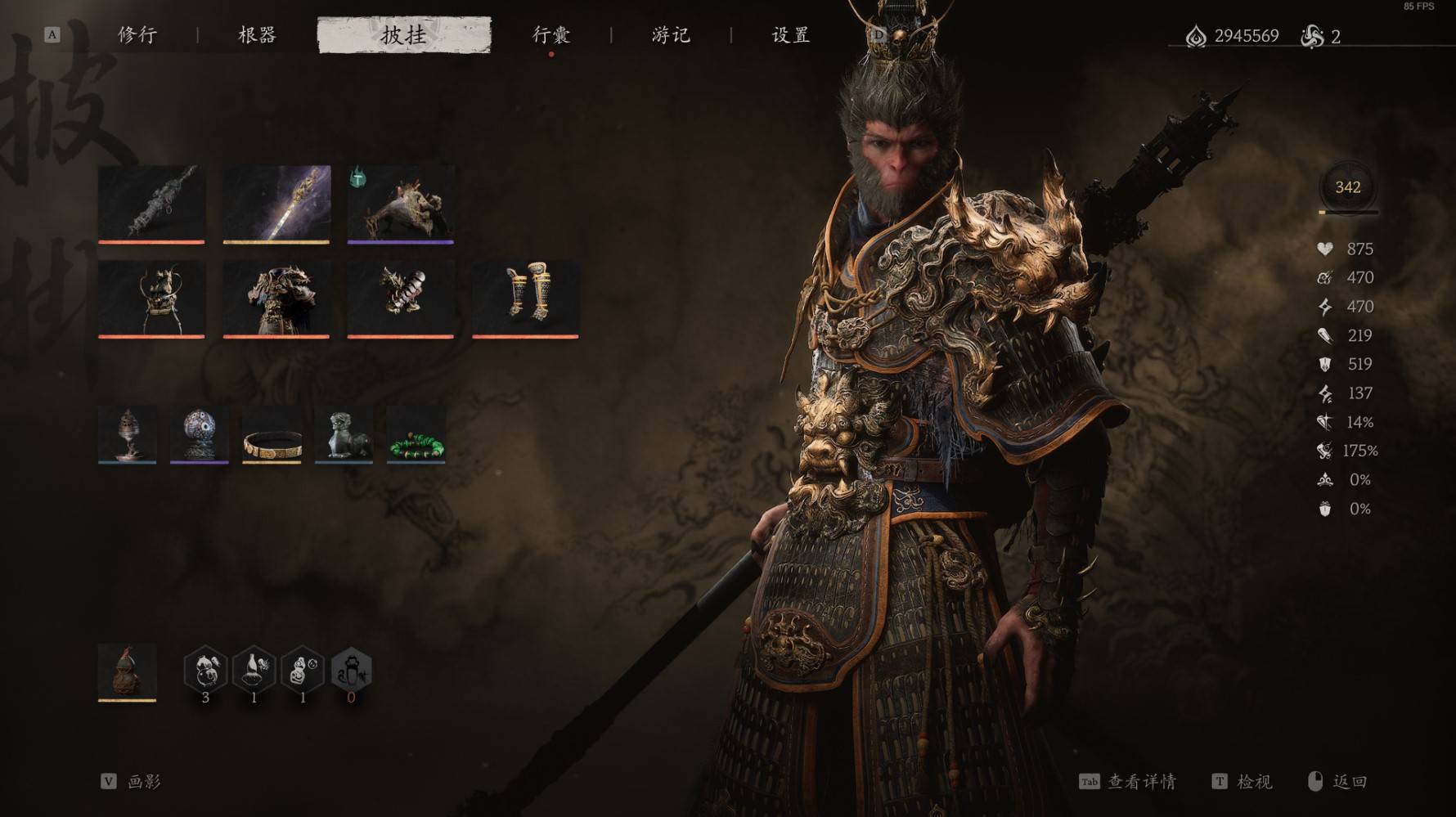Choose the patterned orb curio
The width and height of the screenshot is (1456, 817).
coord(200,434)
